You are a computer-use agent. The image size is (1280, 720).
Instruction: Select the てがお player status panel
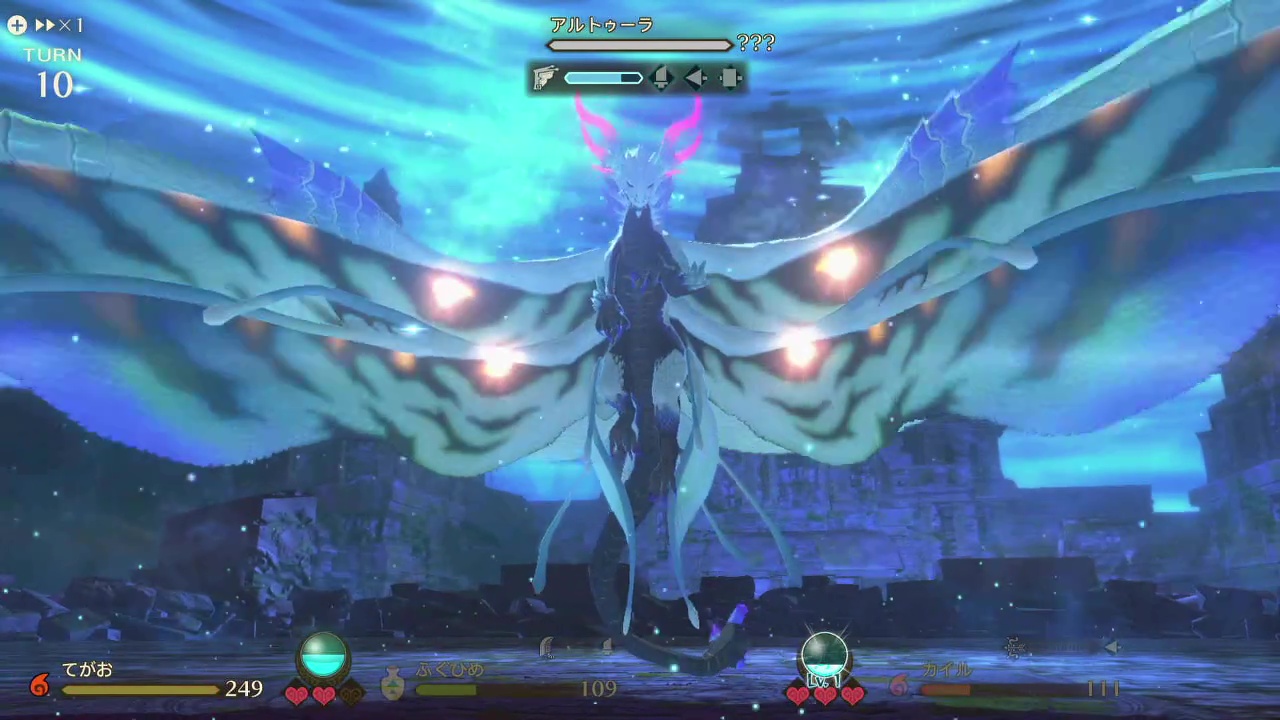tap(150, 682)
